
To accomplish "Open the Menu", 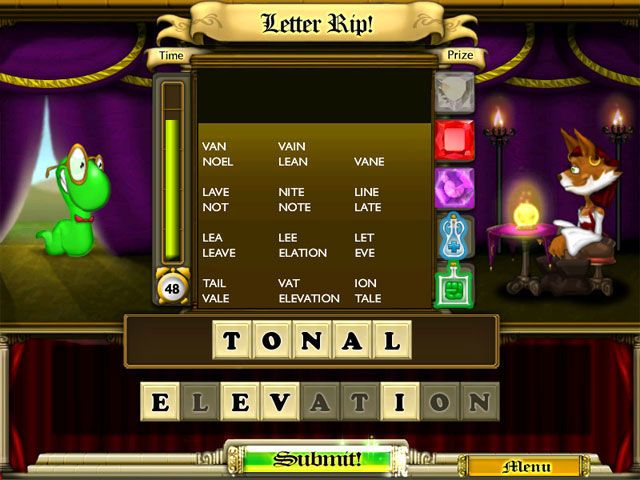I will coord(526,466).
